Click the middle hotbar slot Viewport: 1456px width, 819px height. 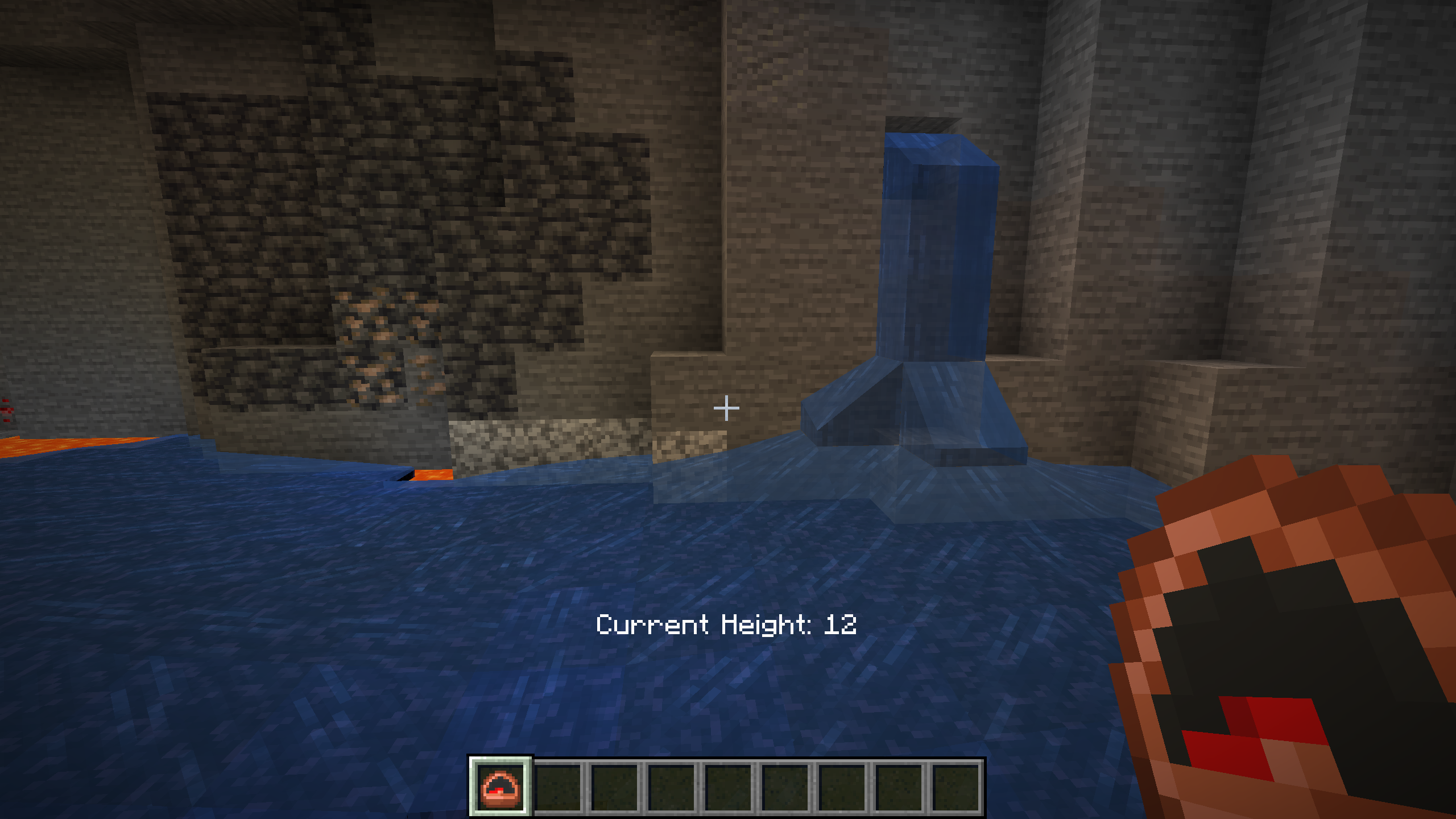click(x=728, y=788)
